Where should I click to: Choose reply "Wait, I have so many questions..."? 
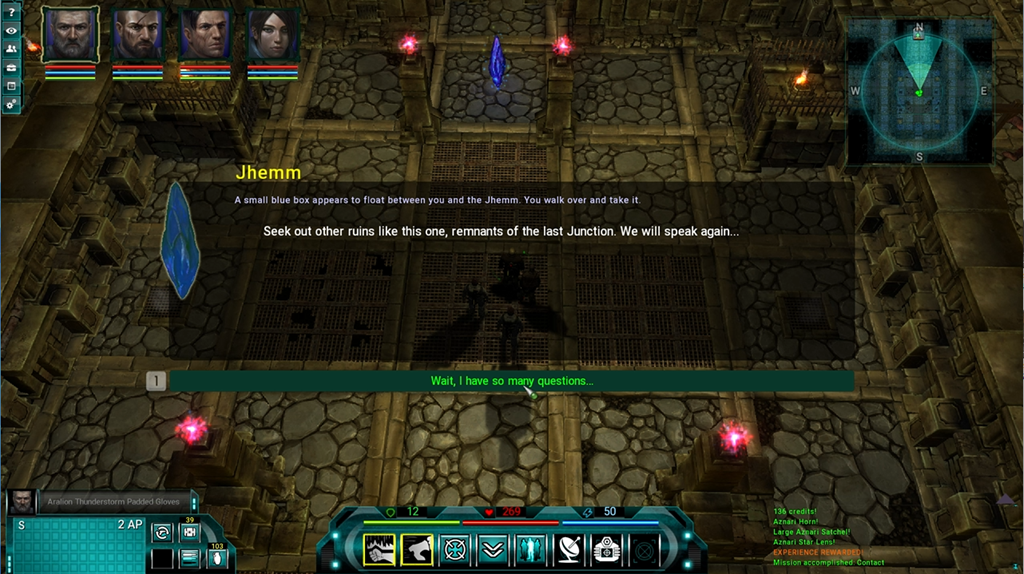click(511, 381)
